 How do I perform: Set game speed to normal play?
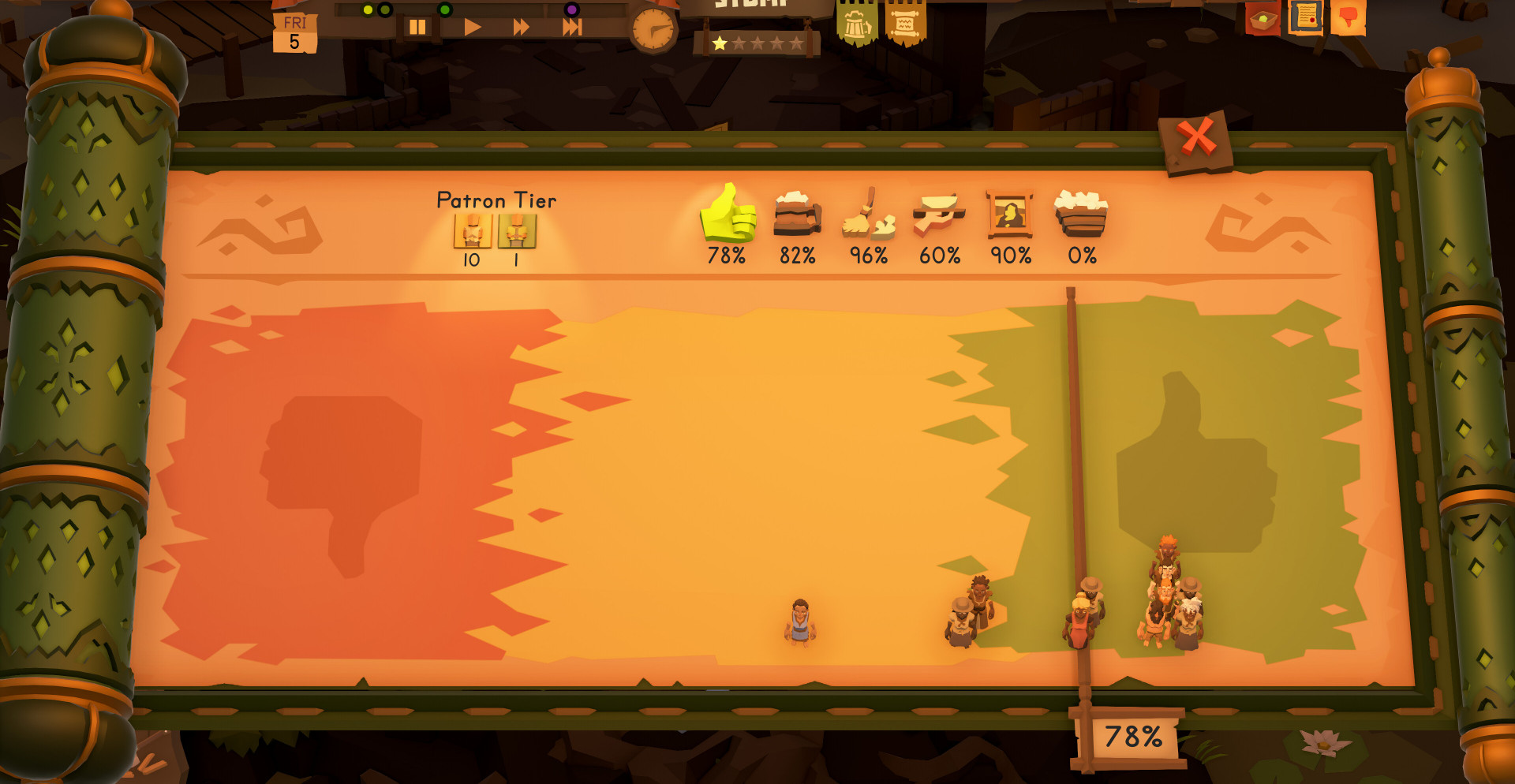coord(472,28)
